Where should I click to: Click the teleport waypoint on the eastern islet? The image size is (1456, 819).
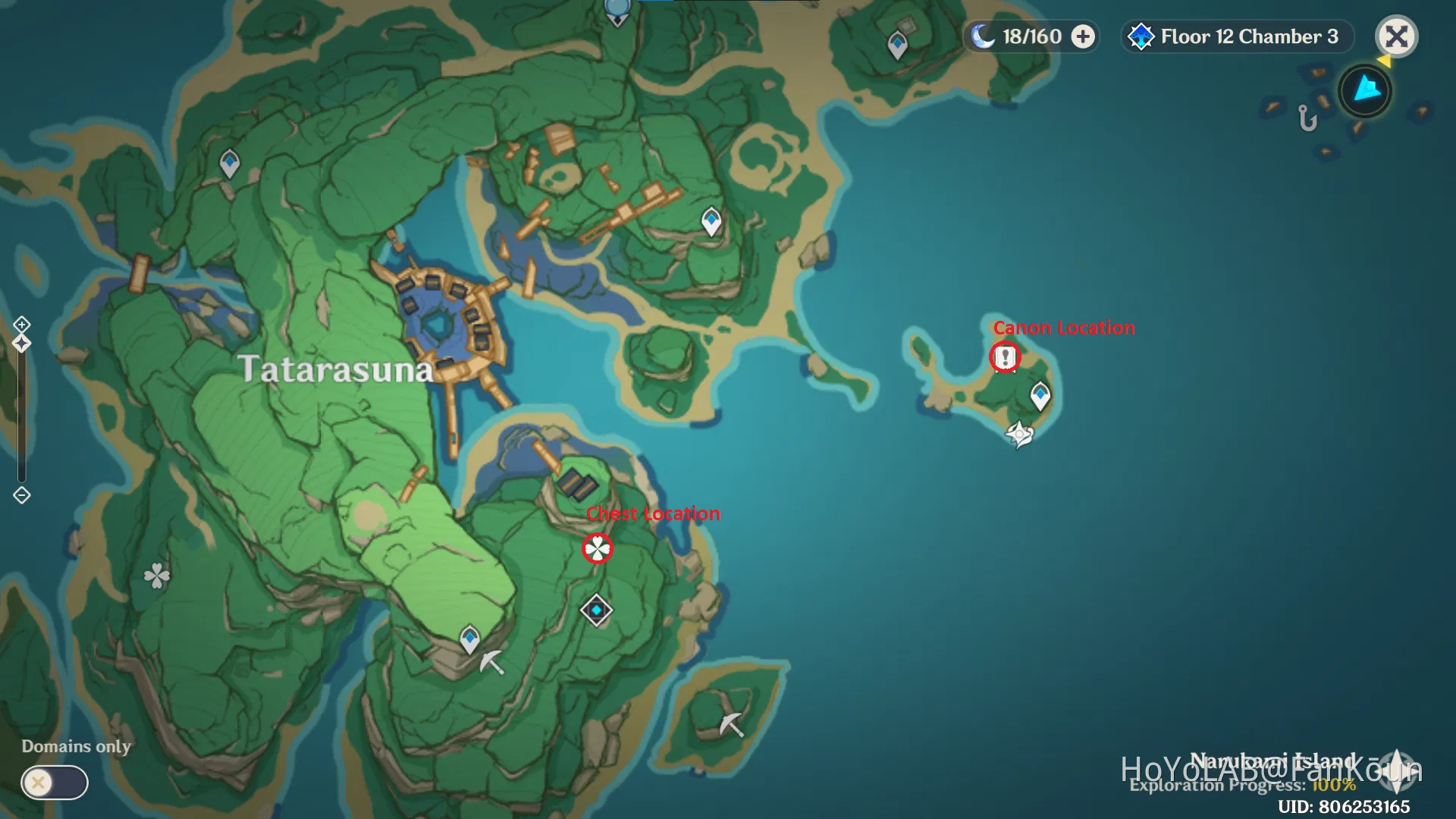(1040, 395)
